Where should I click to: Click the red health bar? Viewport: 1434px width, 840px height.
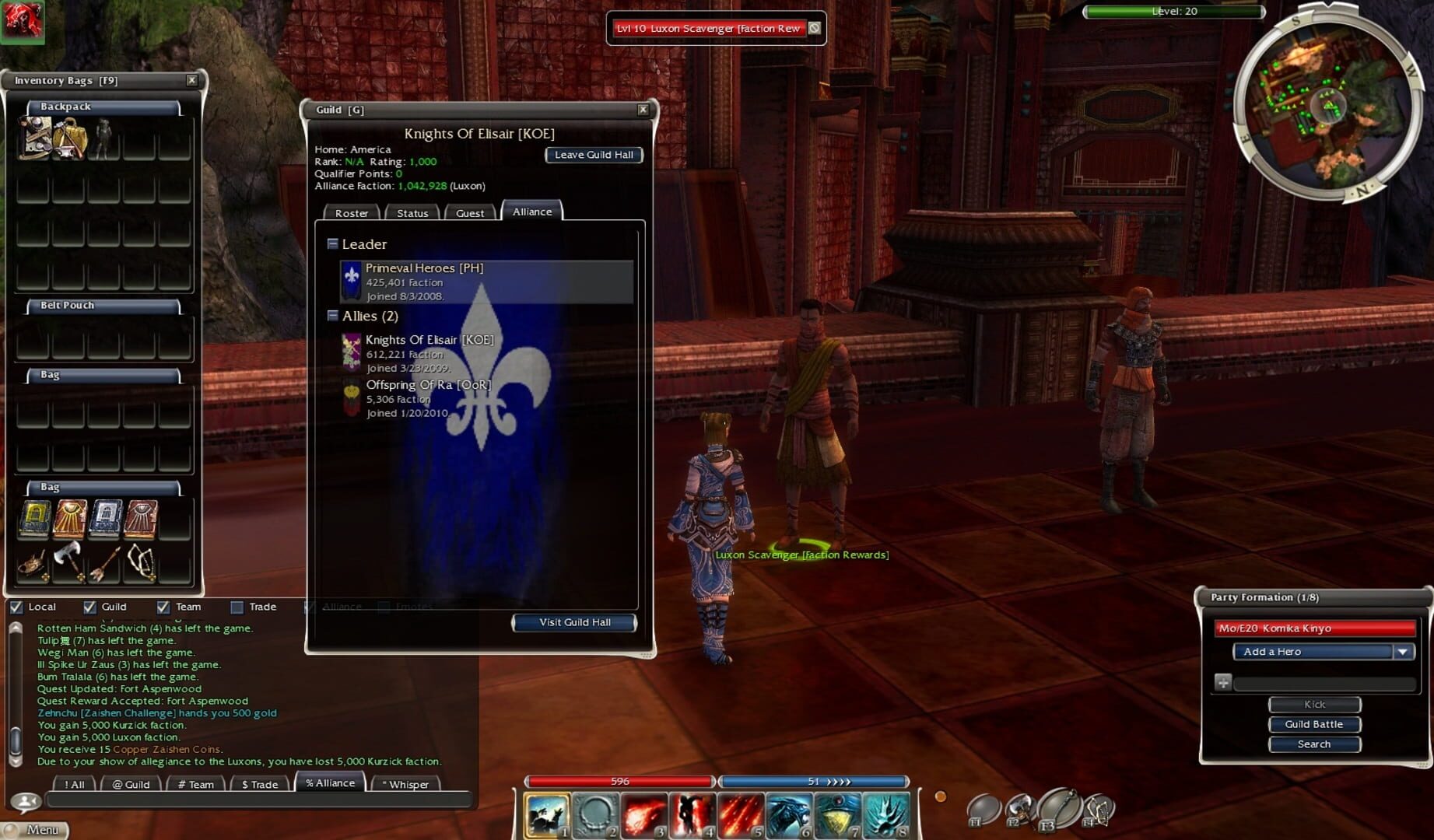tap(620, 781)
